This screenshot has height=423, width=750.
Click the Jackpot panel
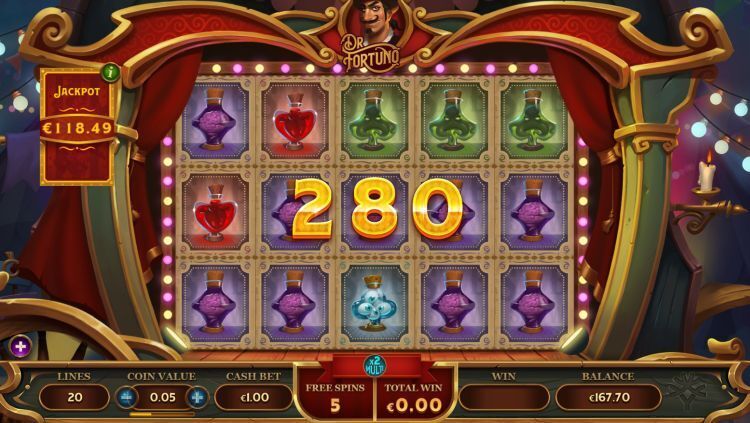(x=78, y=127)
